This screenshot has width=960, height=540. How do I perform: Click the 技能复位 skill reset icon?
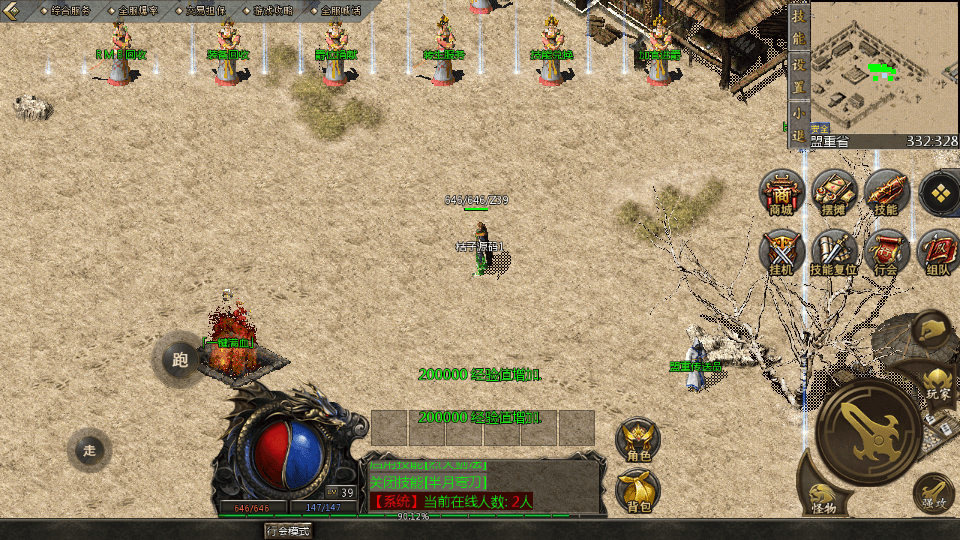[833, 251]
